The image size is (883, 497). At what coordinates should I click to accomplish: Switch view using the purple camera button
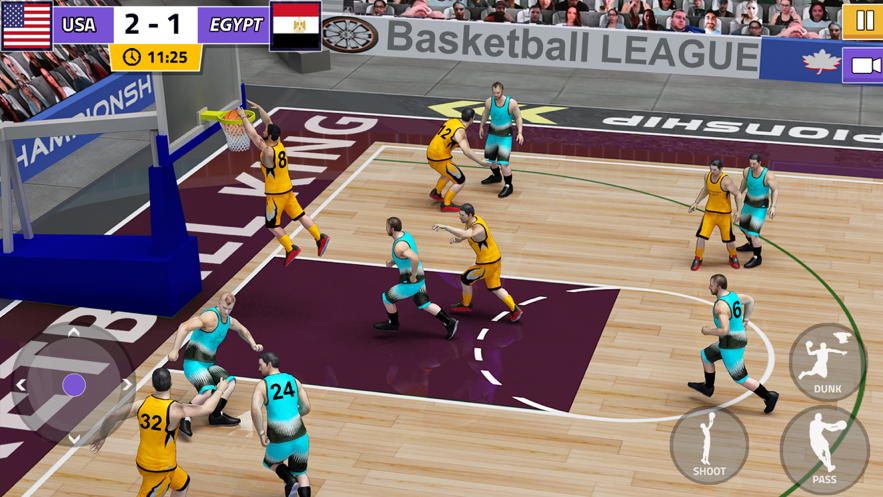tap(864, 67)
